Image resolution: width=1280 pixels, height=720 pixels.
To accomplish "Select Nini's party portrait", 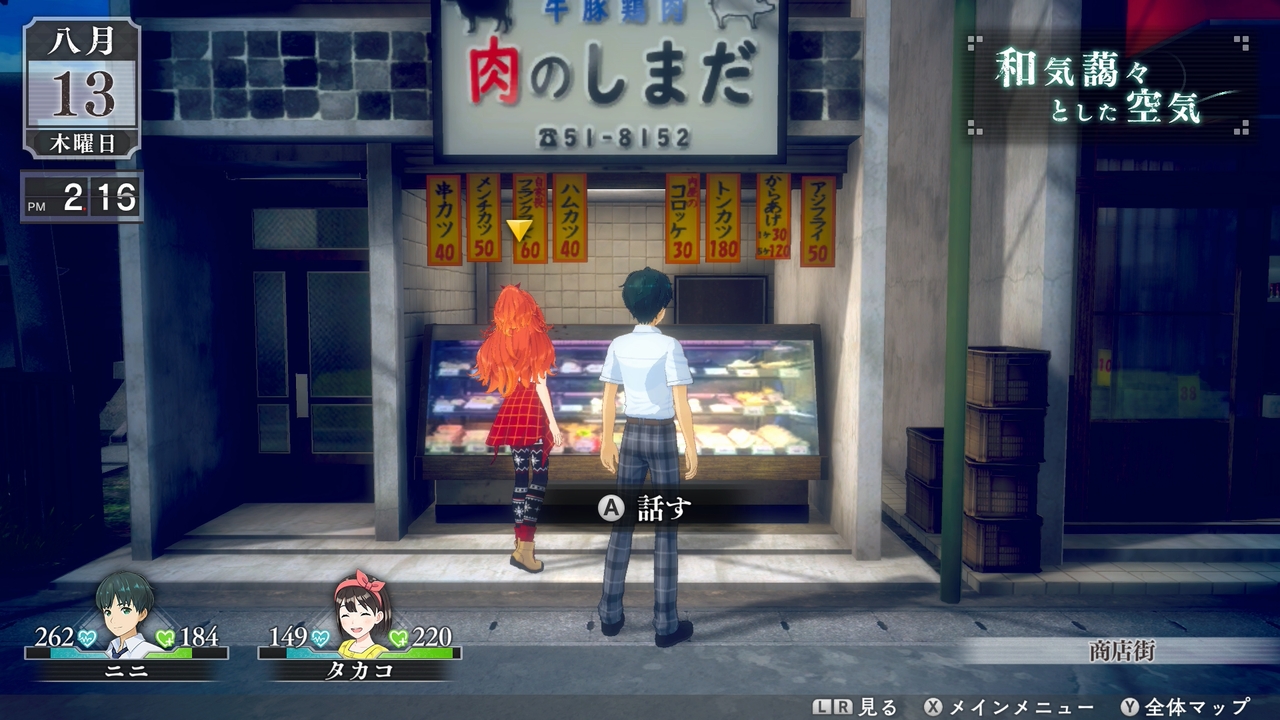I will [x=125, y=614].
